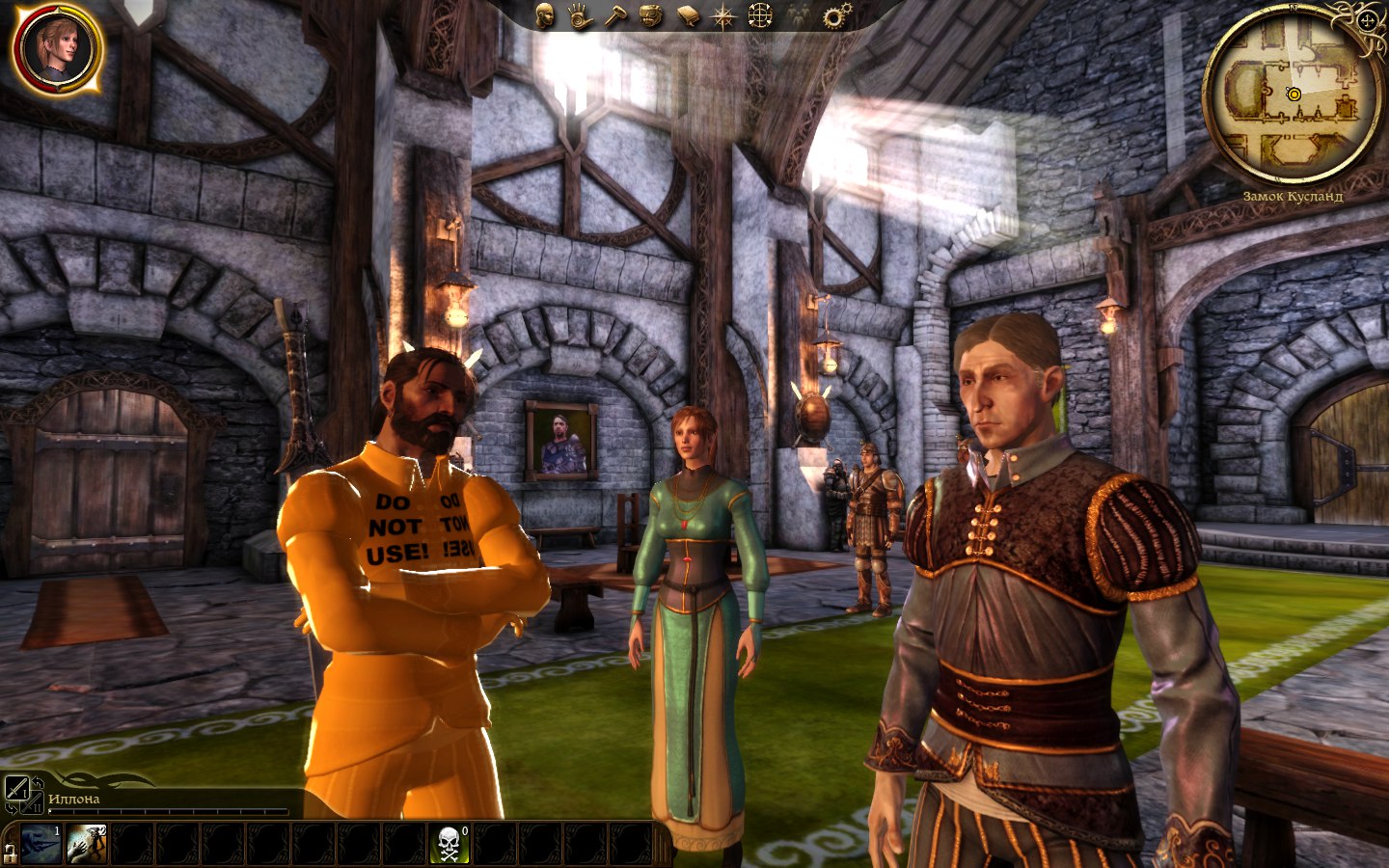Select the player character portrait
This screenshot has height=868, width=1389.
(x=57, y=50)
